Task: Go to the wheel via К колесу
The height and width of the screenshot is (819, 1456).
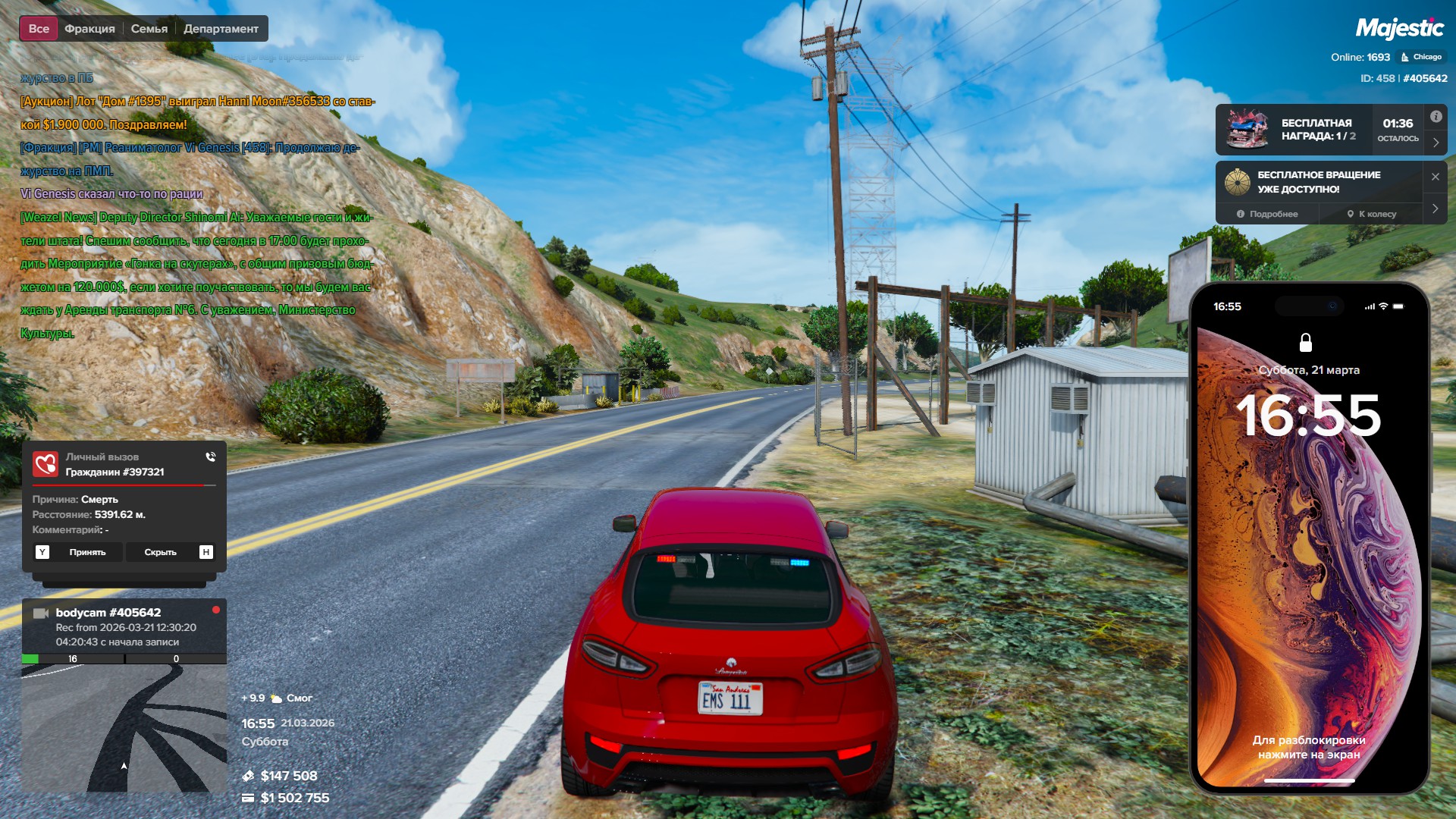Action: pyautogui.click(x=1372, y=214)
